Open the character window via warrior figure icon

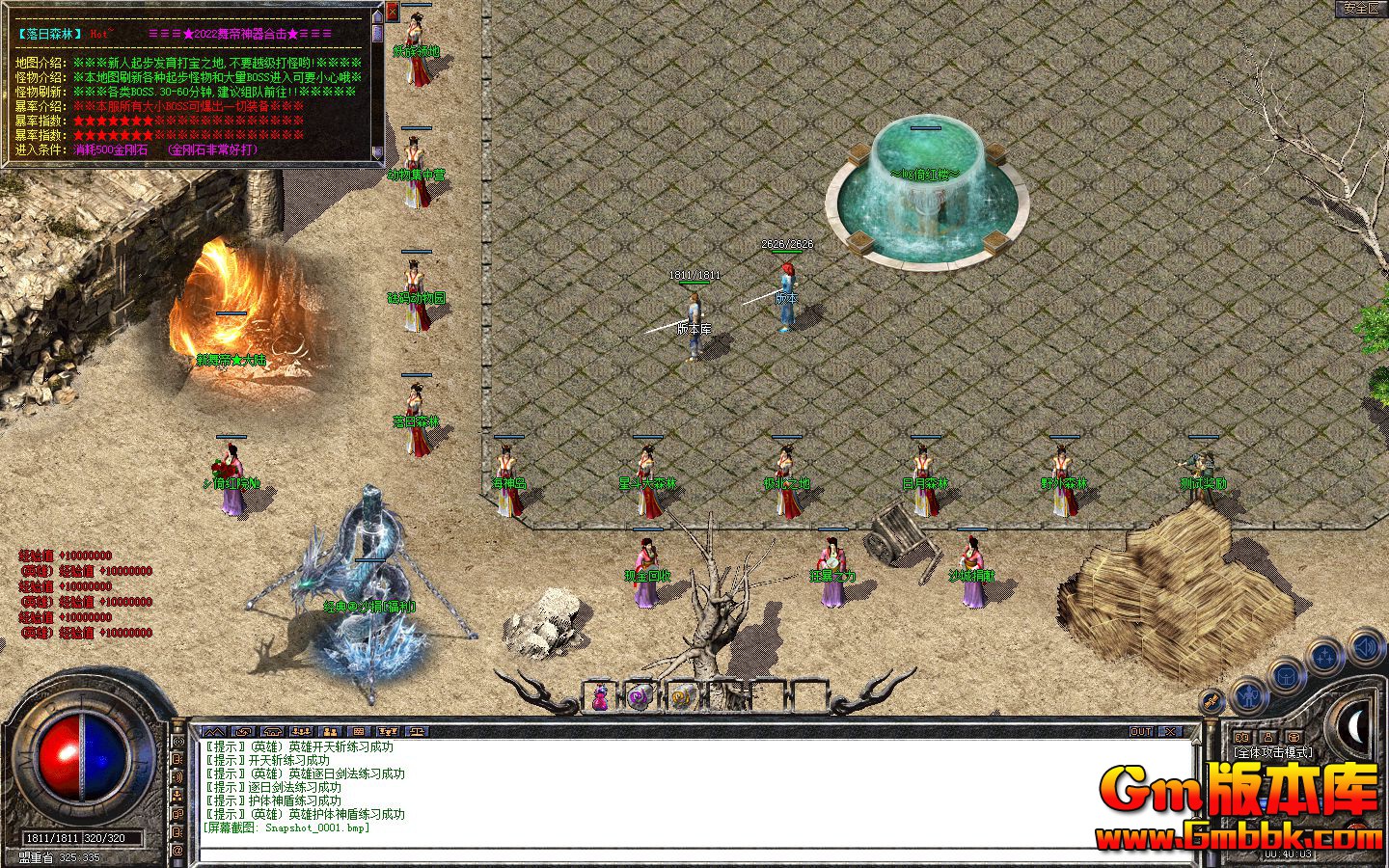(1248, 695)
